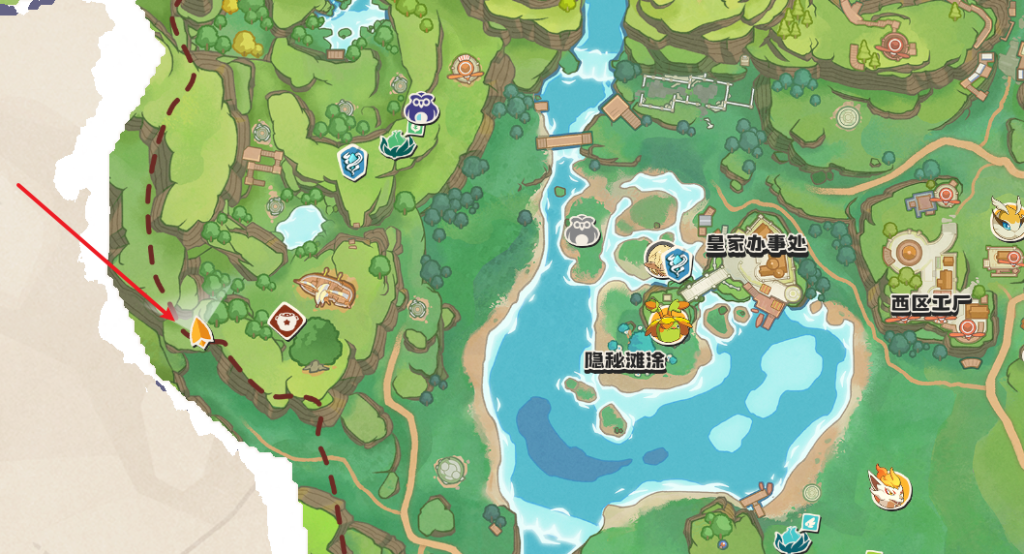This screenshot has width=1024, height=554.
Task: Click the blue swirl shield below the purple owl
Action: coord(353,161)
